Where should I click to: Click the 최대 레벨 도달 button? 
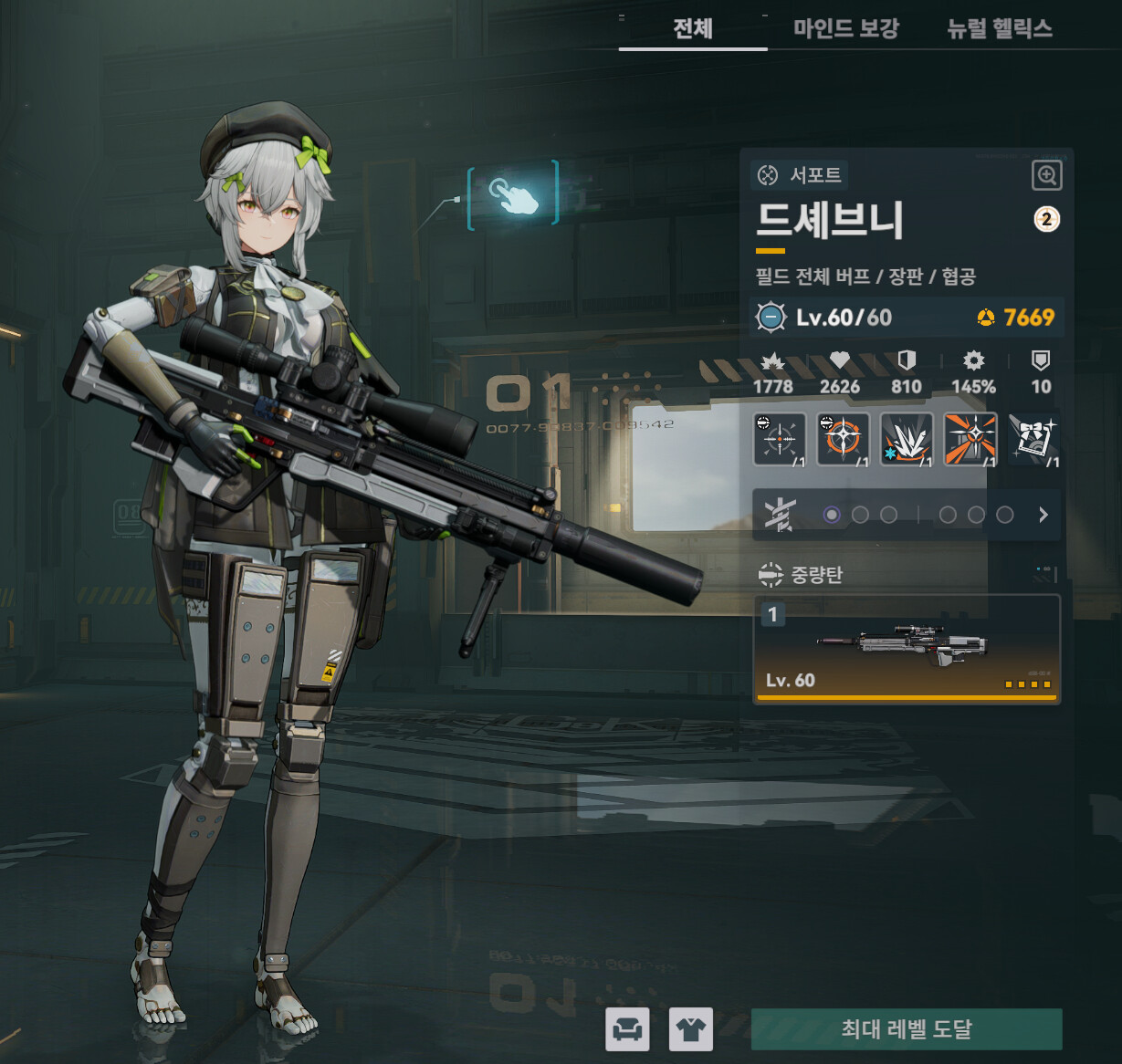tap(906, 1029)
